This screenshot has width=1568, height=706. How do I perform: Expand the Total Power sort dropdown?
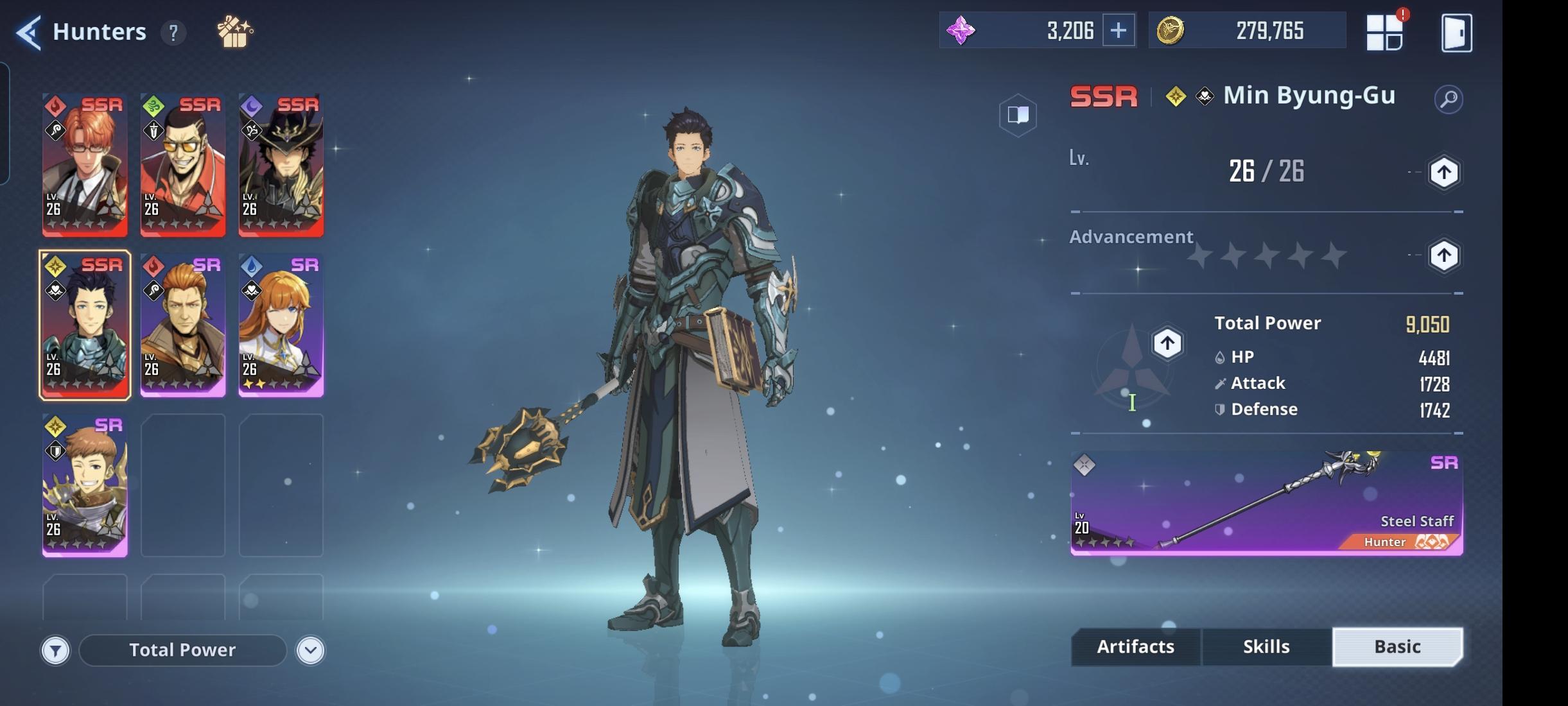point(310,651)
